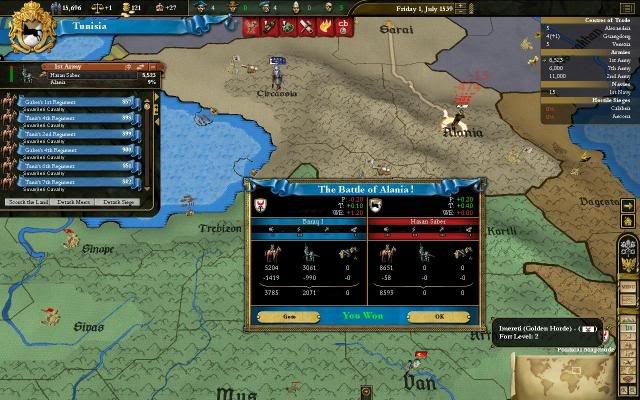Screen dimensions: 640x400
Task: Click the Goto button in battle popup
Action: tap(288, 316)
